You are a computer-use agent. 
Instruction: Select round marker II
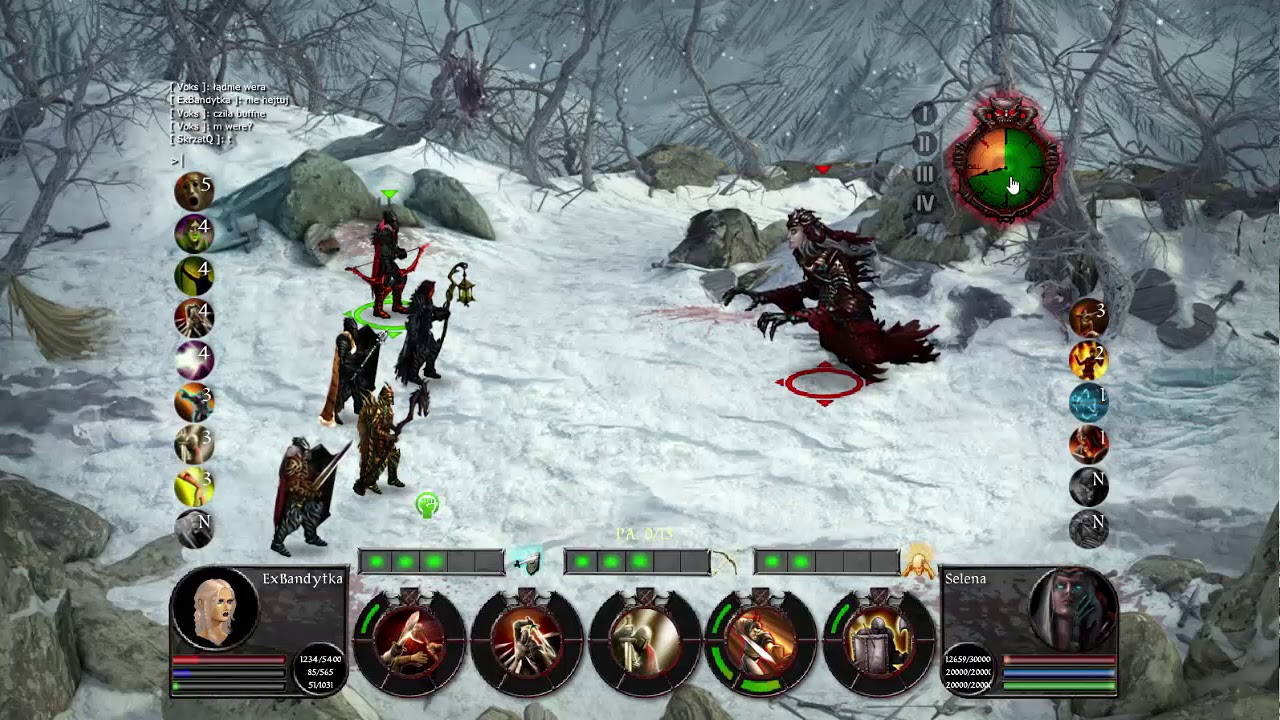tap(925, 144)
